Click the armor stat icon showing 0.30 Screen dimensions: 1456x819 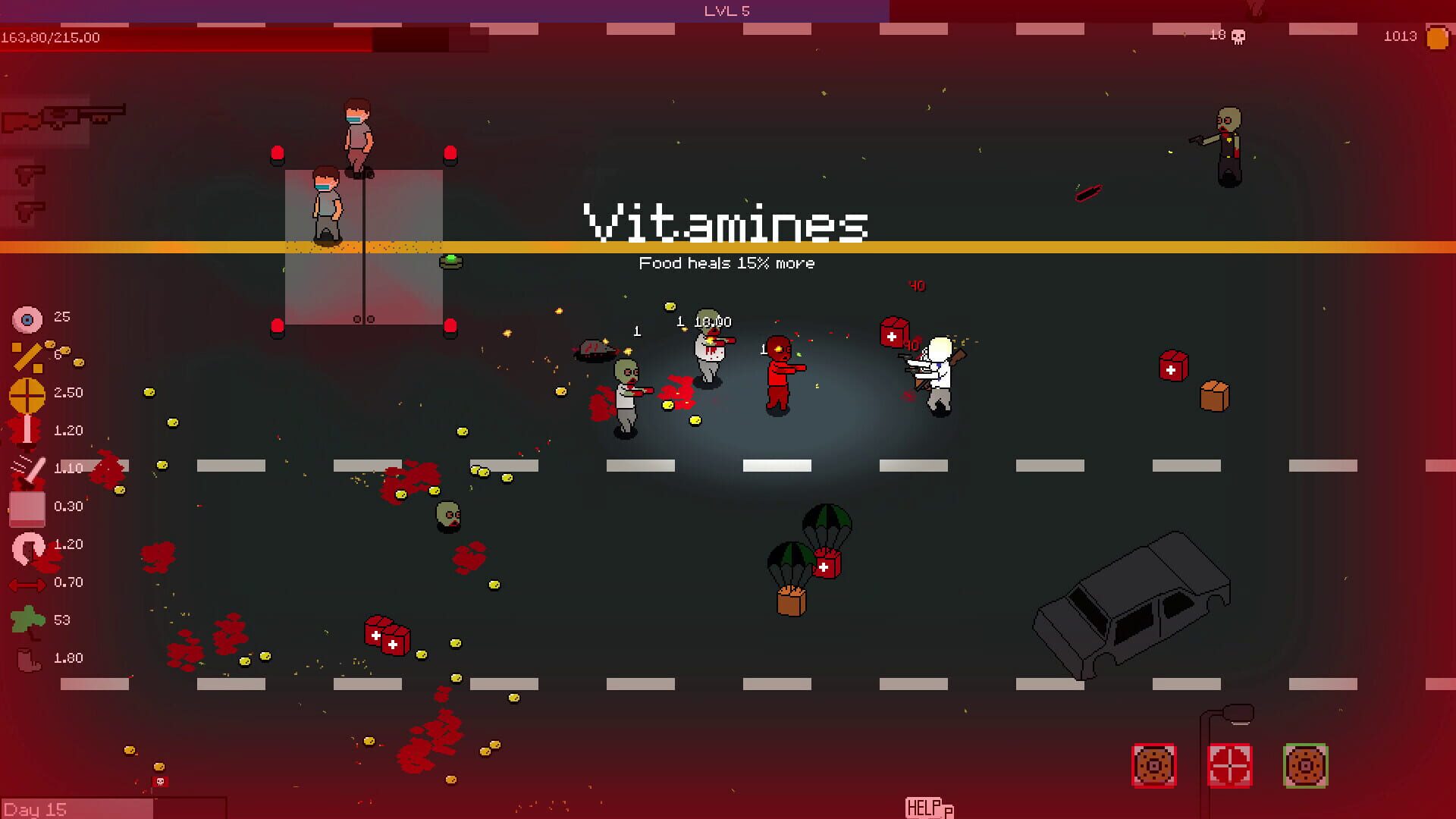click(x=27, y=506)
